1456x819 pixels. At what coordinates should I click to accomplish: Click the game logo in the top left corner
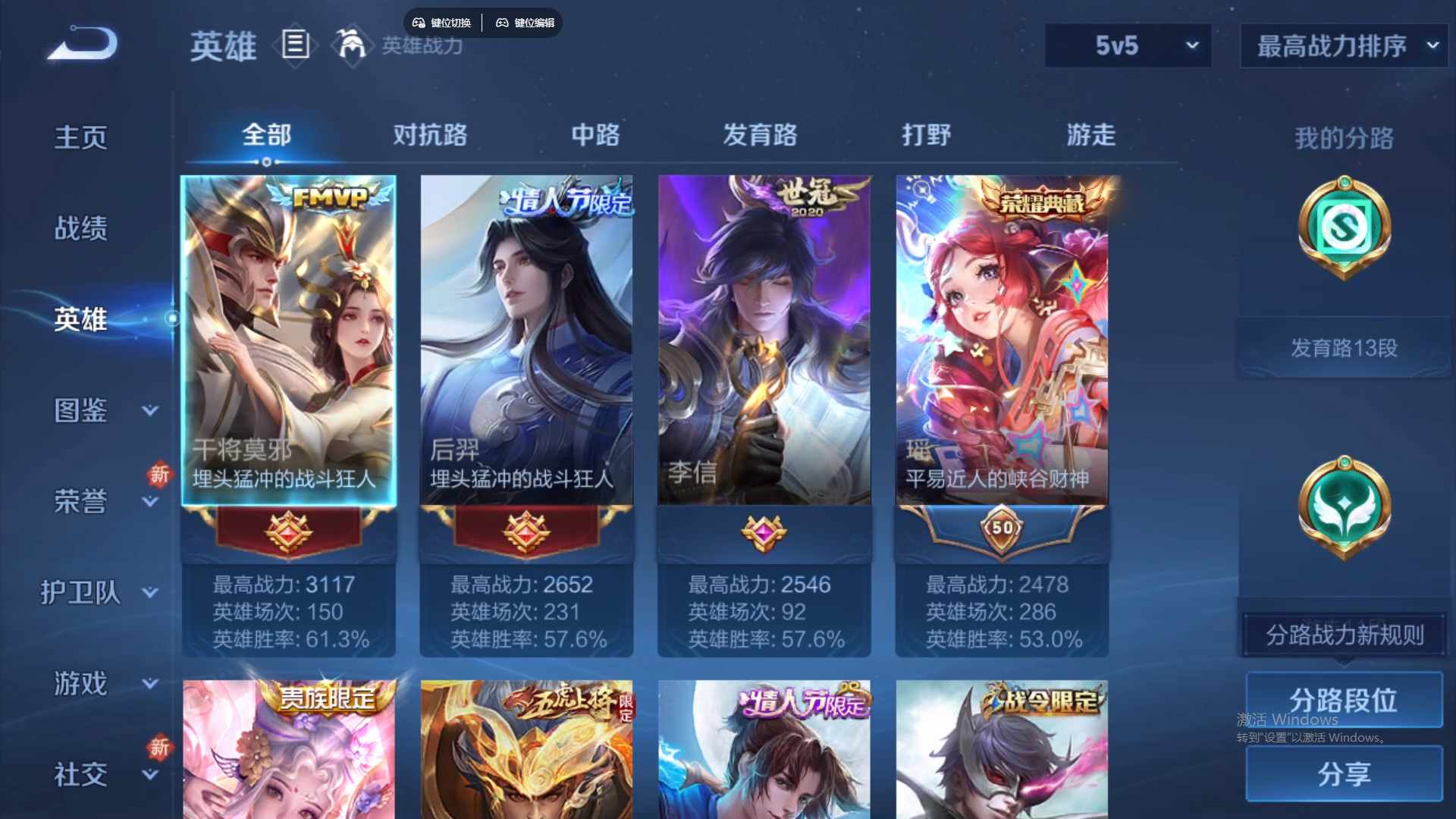pyautogui.click(x=81, y=43)
